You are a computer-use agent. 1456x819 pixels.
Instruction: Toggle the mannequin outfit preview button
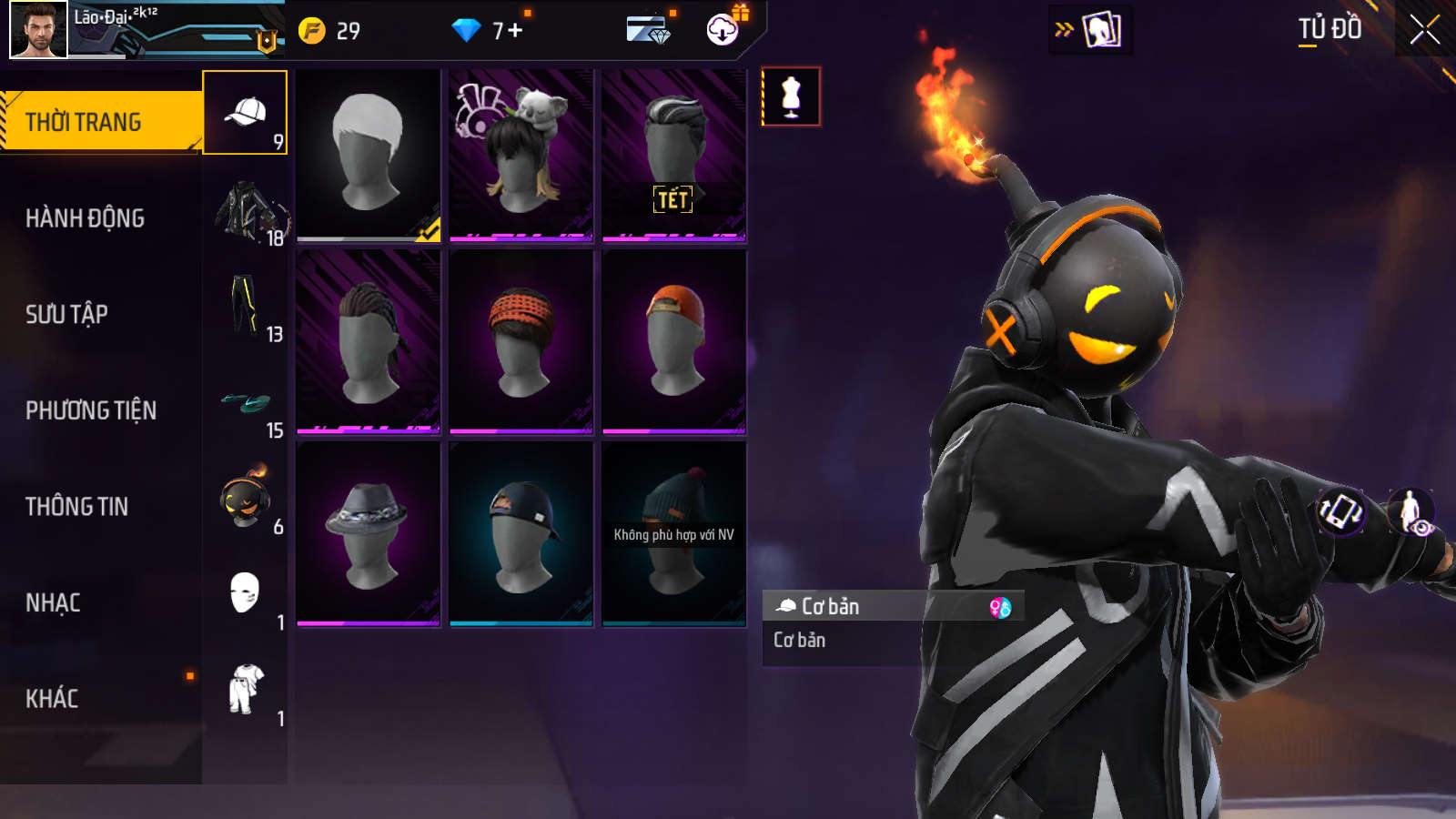point(791,96)
